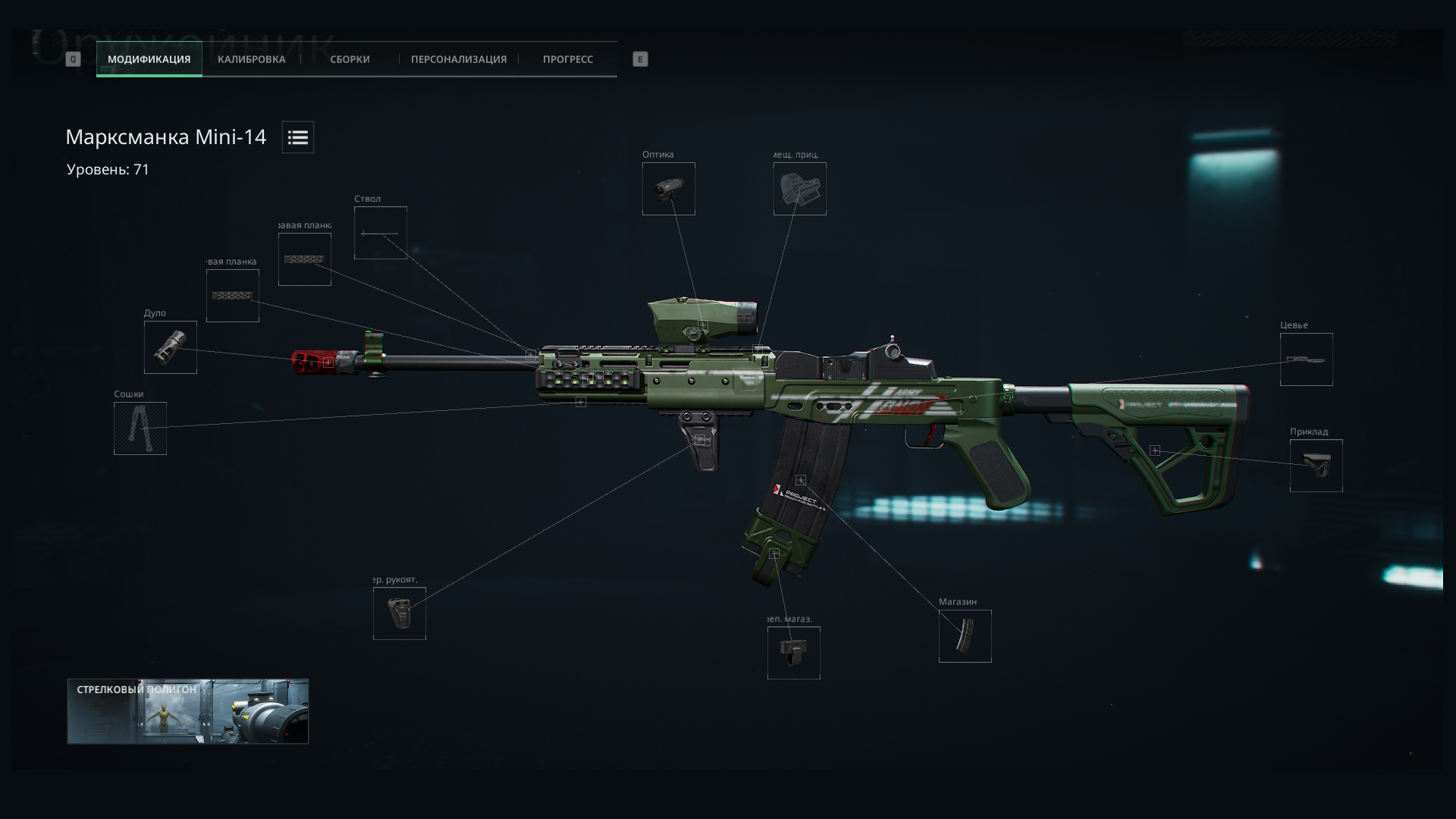Select the canted sight attachment slot
The width and height of the screenshot is (1456, 819).
coord(799,189)
